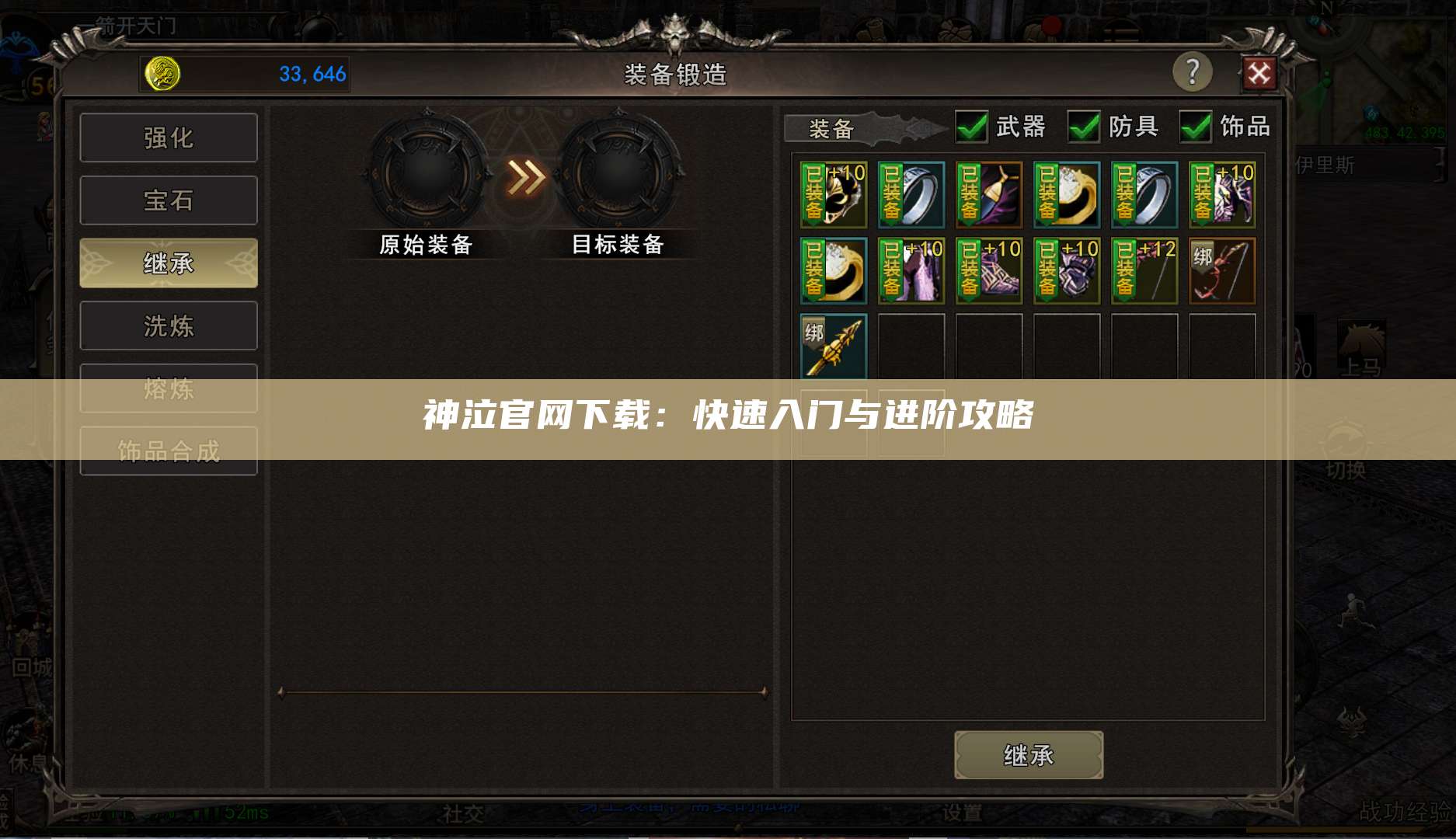Select the +12 enhanced weapon in inventory

1144,272
